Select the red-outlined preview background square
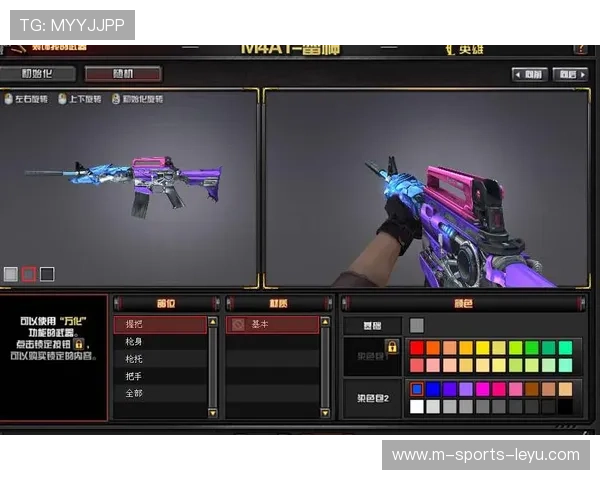 coord(29,273)
